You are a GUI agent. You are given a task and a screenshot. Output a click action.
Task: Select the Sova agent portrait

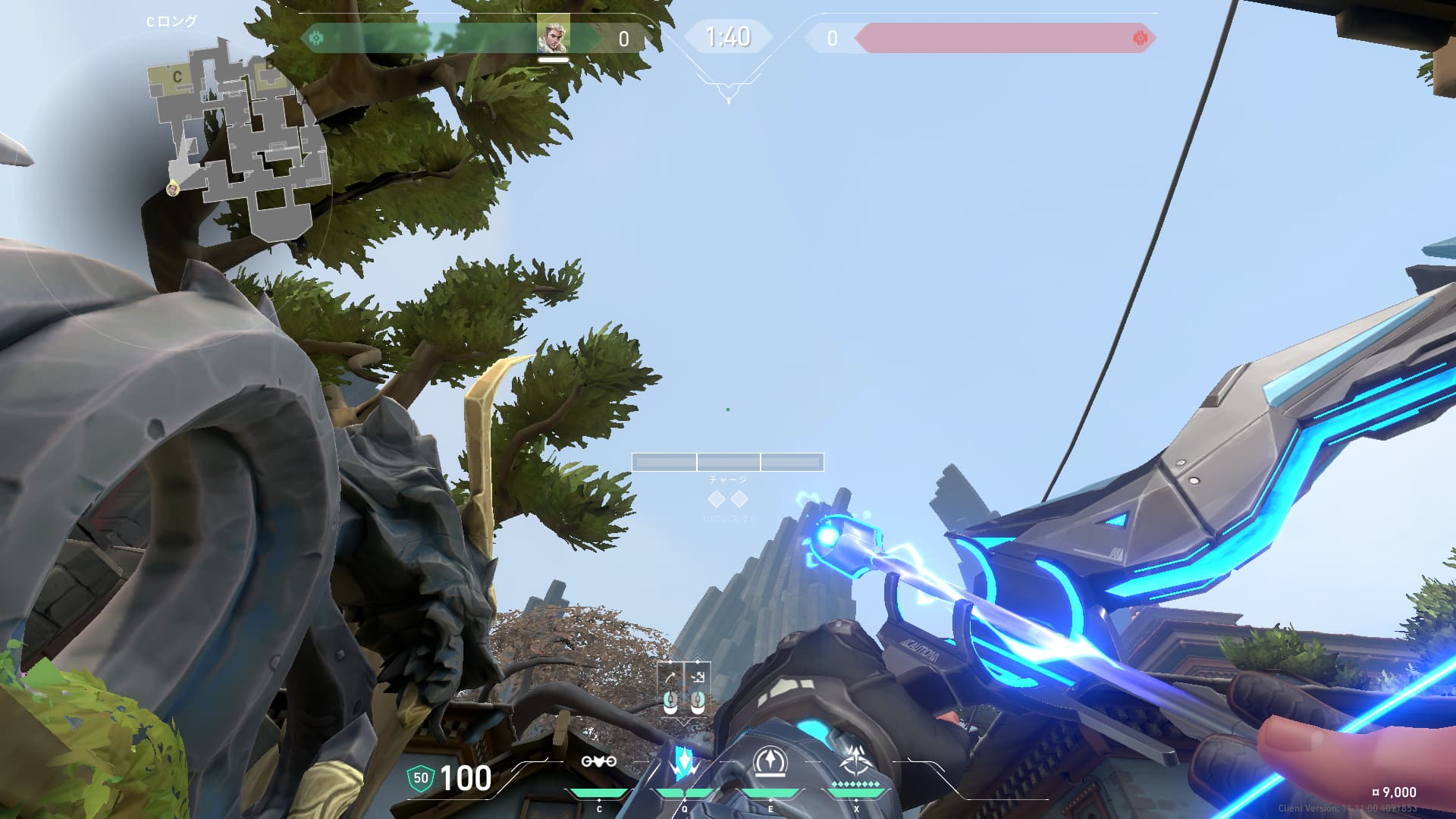(553, 36)
